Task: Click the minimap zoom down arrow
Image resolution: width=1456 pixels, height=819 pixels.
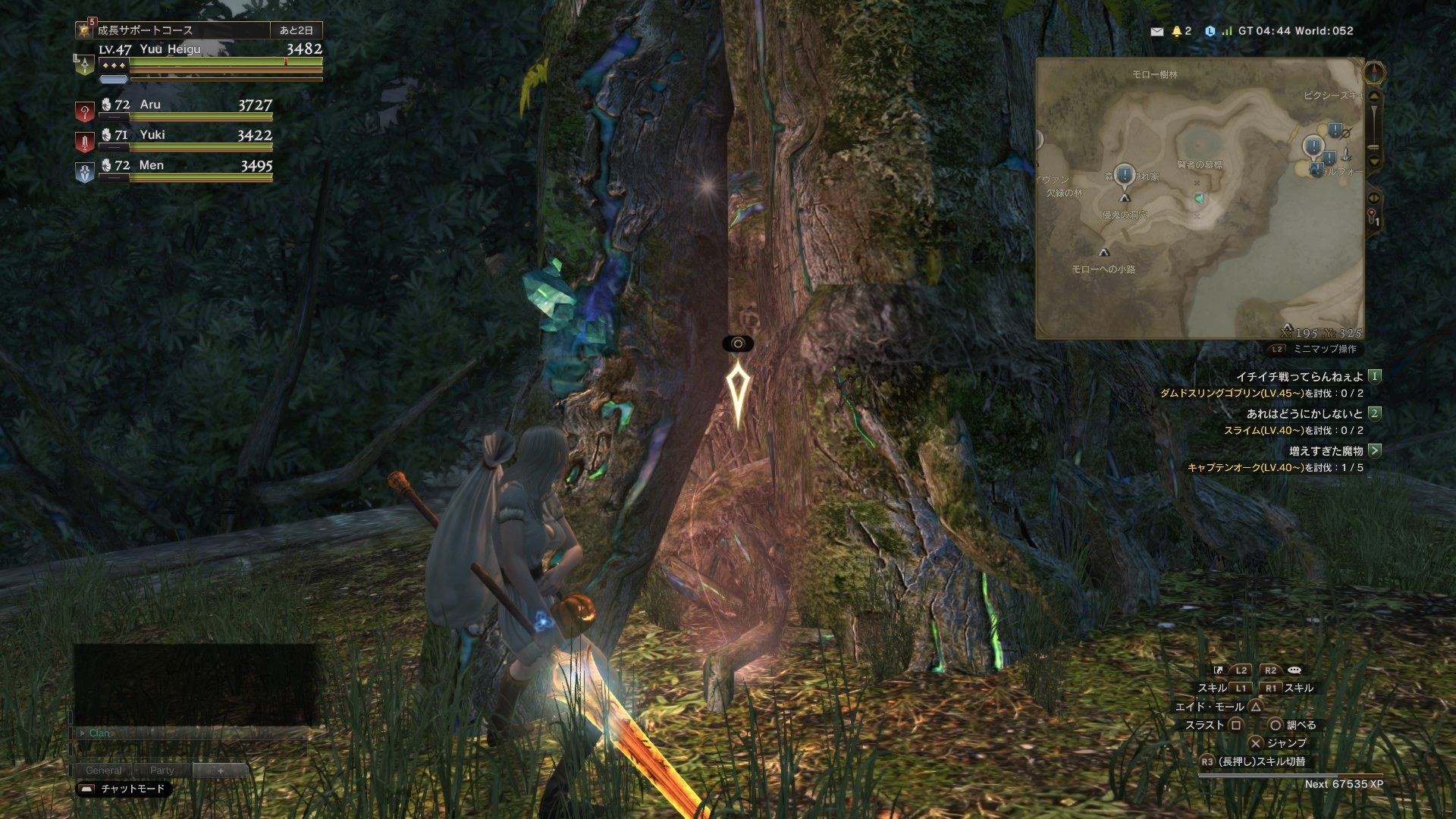Action: (x=1374, y=162)
